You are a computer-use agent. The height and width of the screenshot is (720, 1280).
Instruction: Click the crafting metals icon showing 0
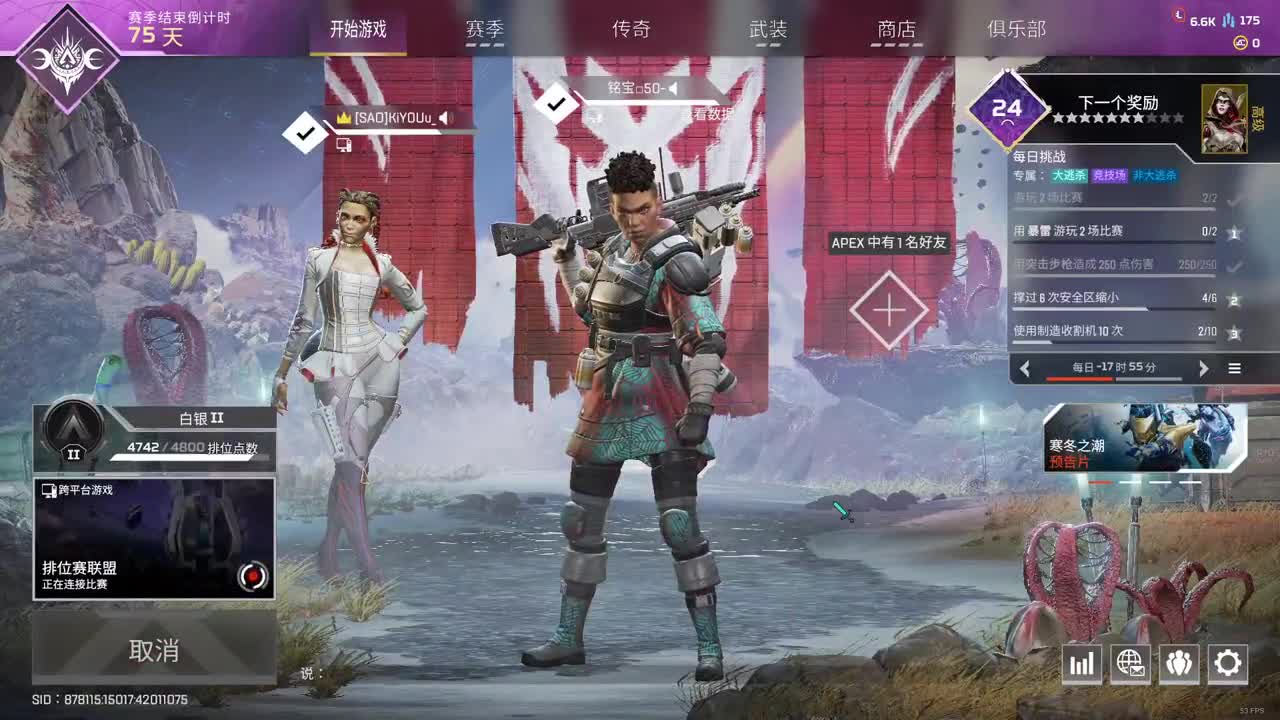[1239, 42]
